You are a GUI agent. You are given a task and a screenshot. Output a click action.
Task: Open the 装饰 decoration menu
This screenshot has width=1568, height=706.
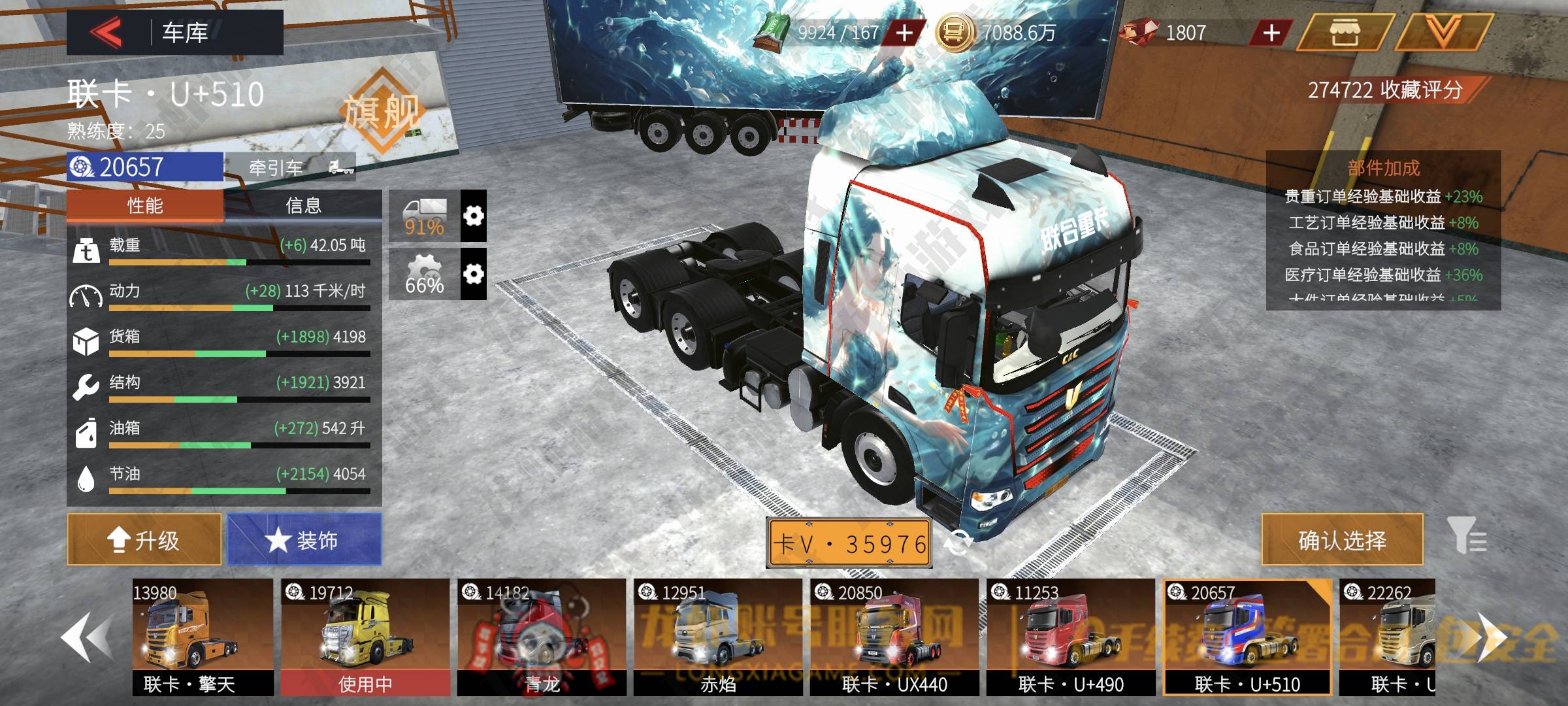(x=304, y=540)
